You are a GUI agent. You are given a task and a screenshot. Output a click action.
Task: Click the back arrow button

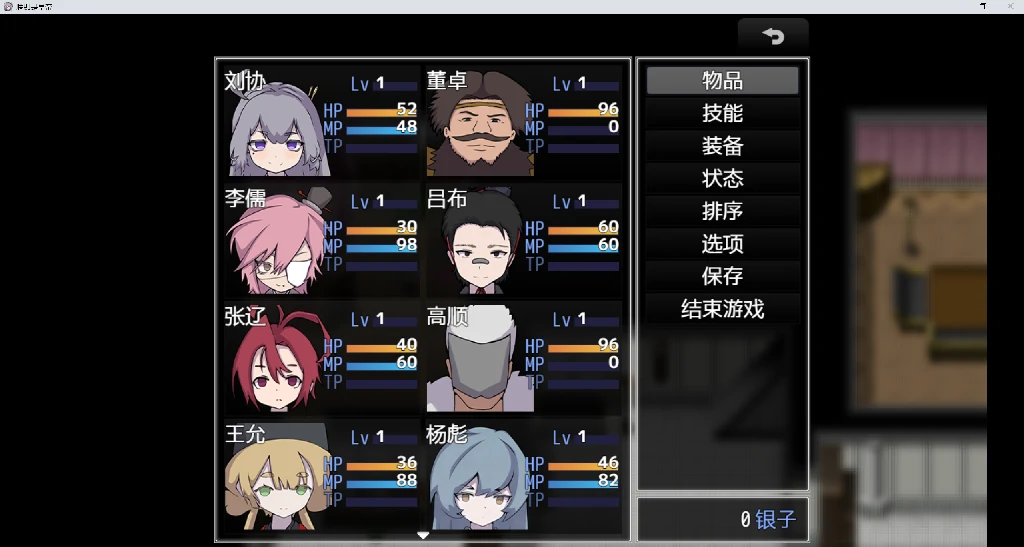(773, 36)
